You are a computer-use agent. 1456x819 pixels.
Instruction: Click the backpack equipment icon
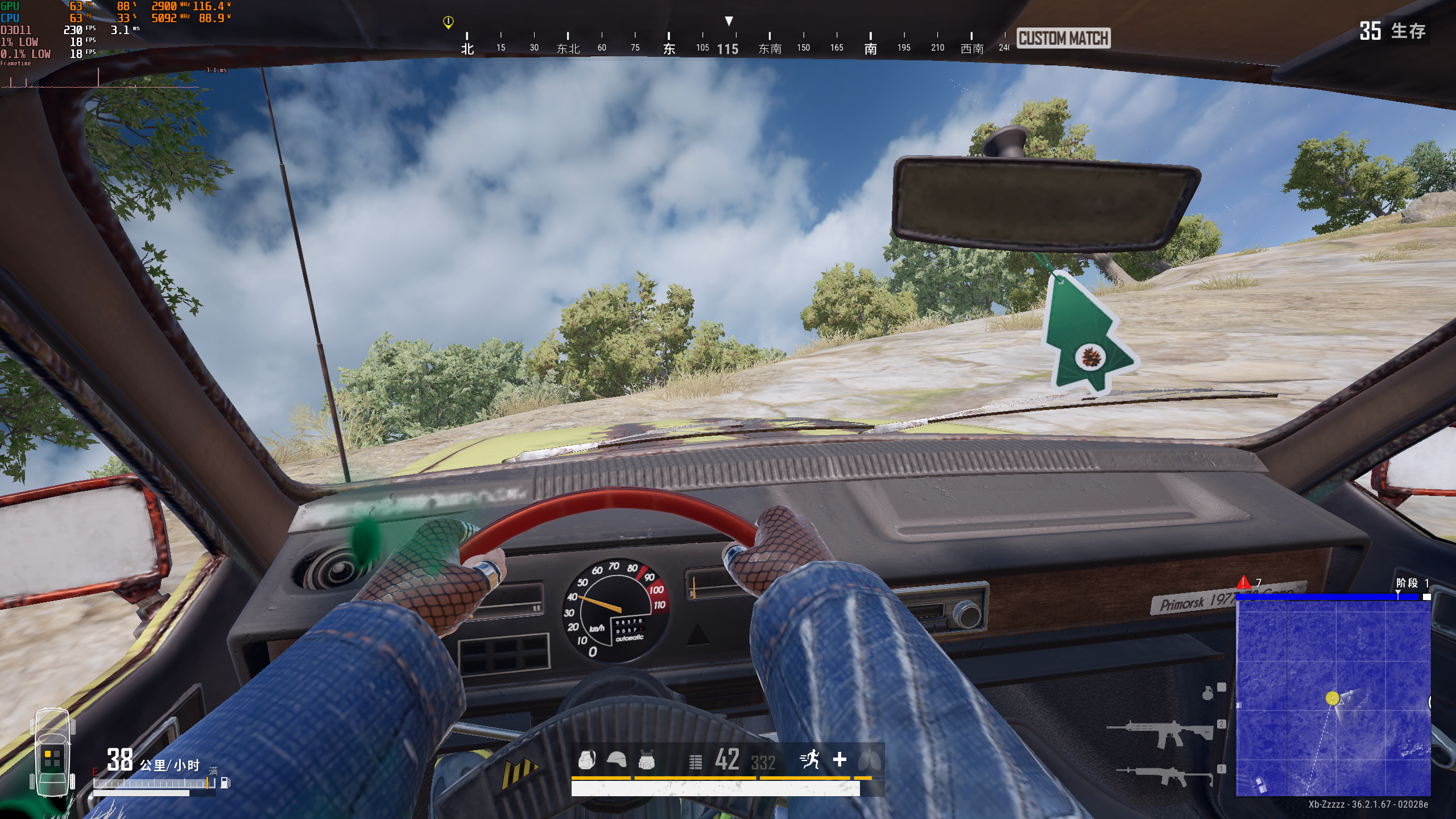coord(586,760)
